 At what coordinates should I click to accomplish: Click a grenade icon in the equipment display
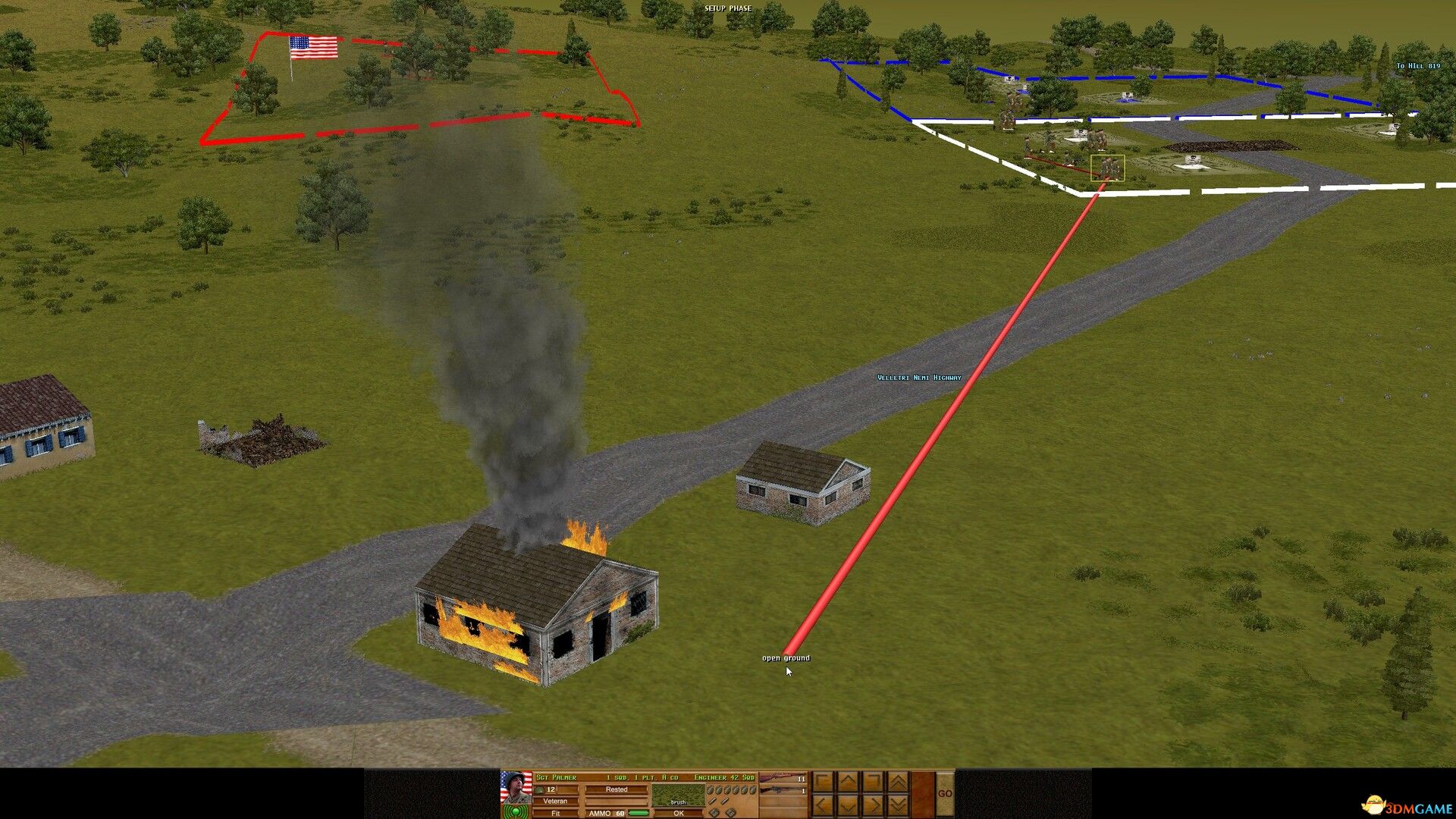tap(717, 790)
